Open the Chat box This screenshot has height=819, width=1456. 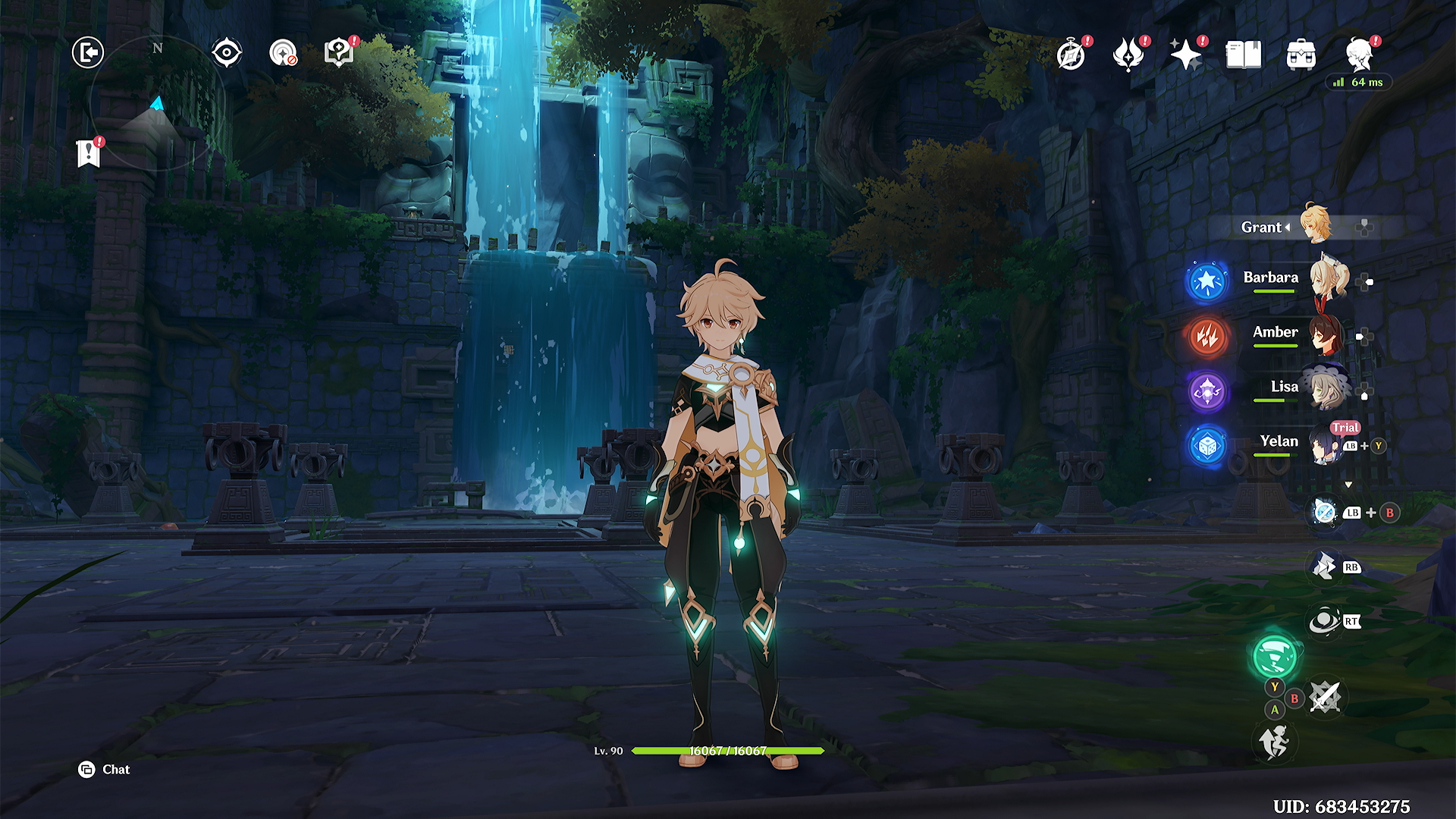click(105, 770)
